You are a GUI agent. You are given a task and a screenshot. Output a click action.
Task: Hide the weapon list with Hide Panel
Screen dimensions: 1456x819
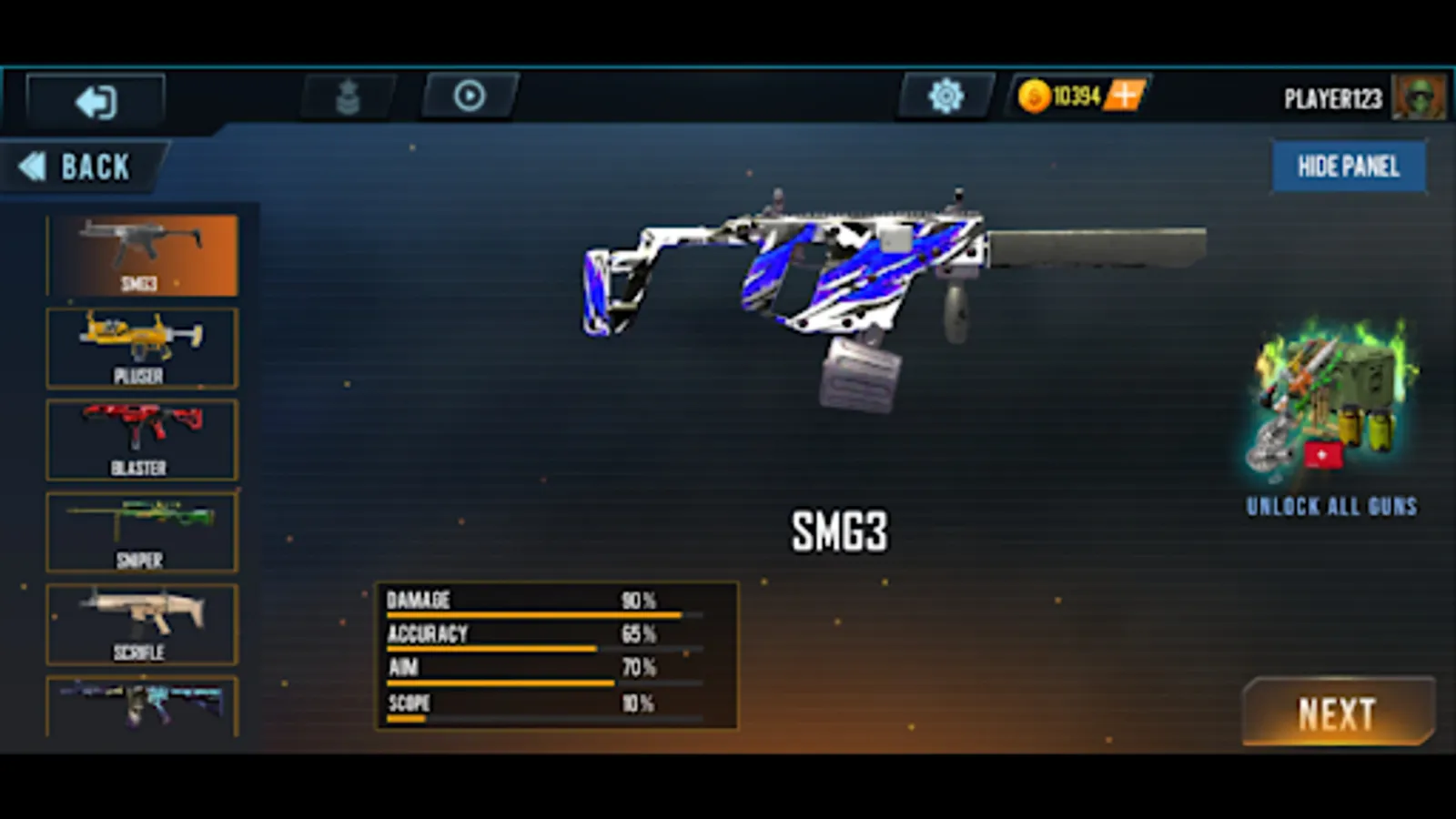[x=1349, y=167]
